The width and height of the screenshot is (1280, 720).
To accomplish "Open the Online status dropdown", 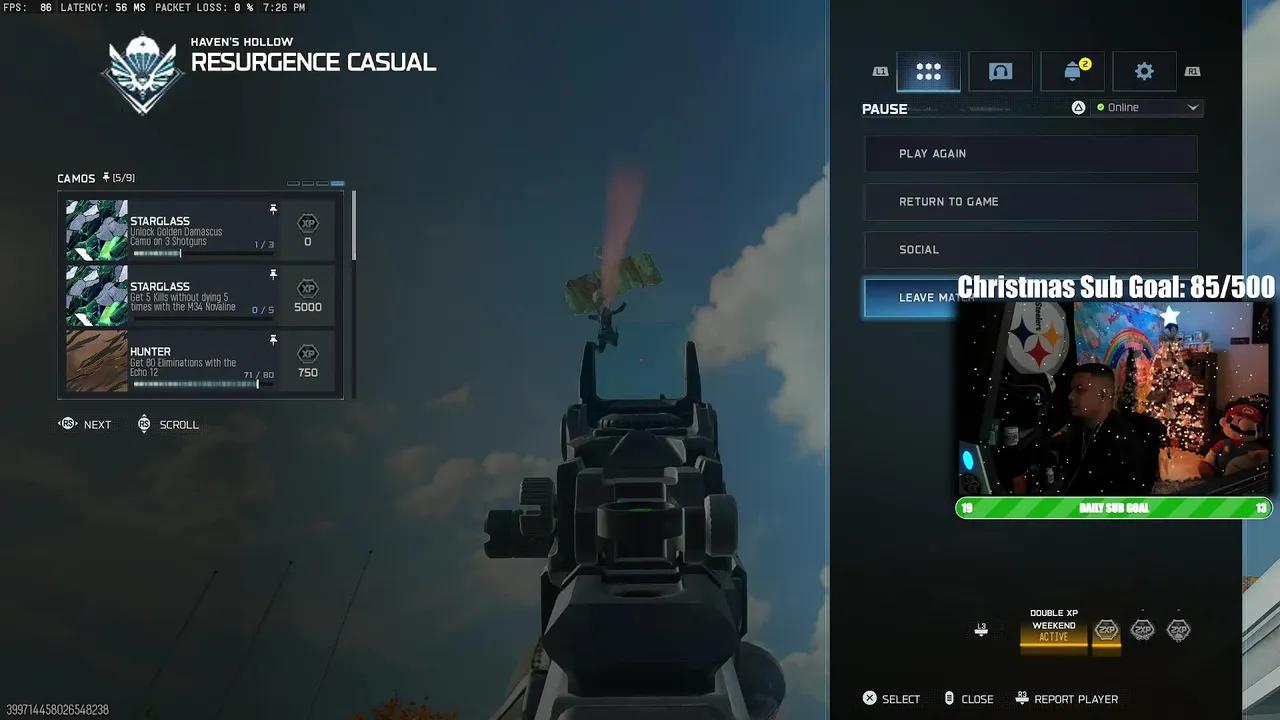I will (x=1148, y=107).
